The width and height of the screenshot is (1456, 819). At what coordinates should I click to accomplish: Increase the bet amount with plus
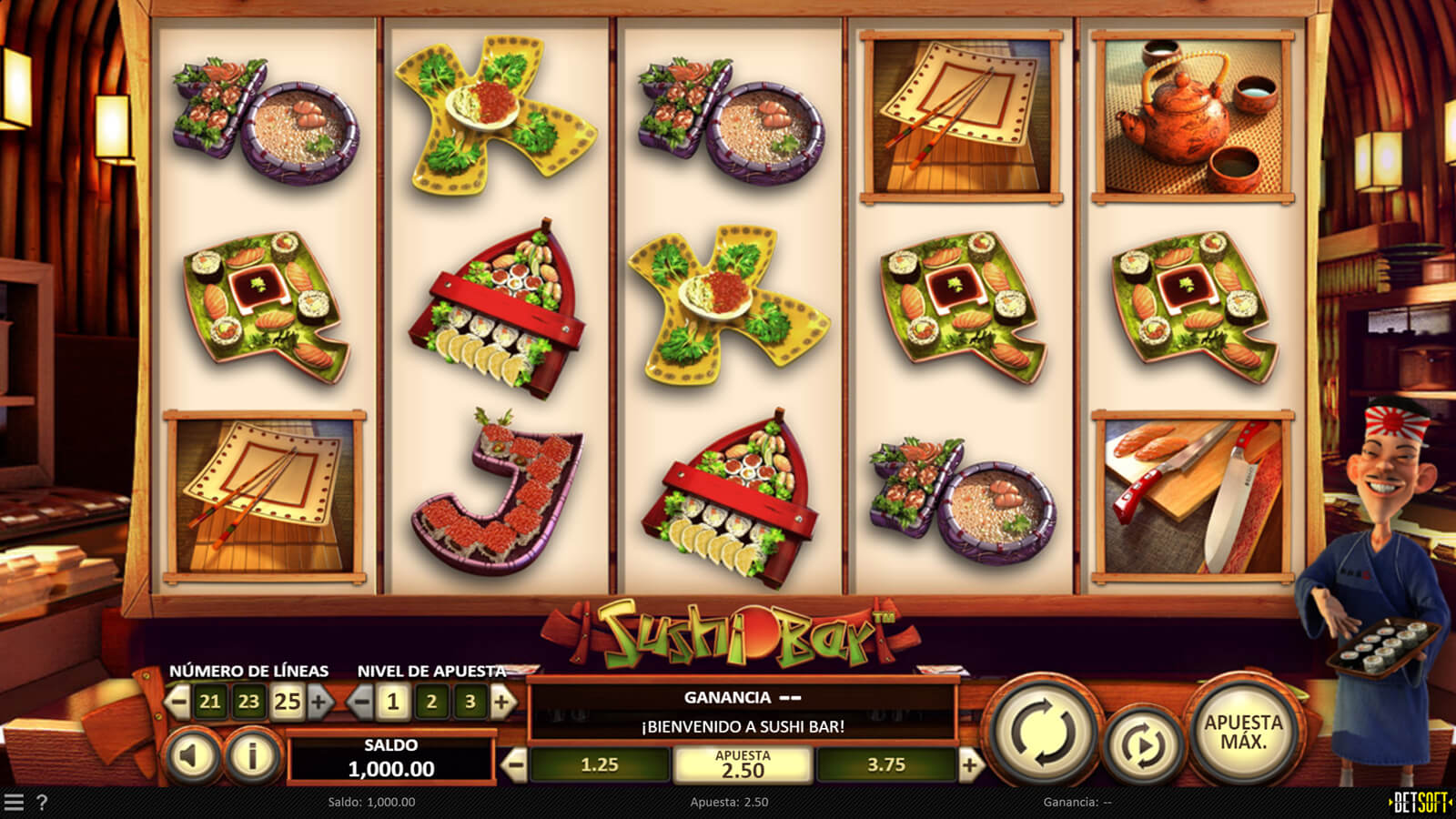pos(970,765)
